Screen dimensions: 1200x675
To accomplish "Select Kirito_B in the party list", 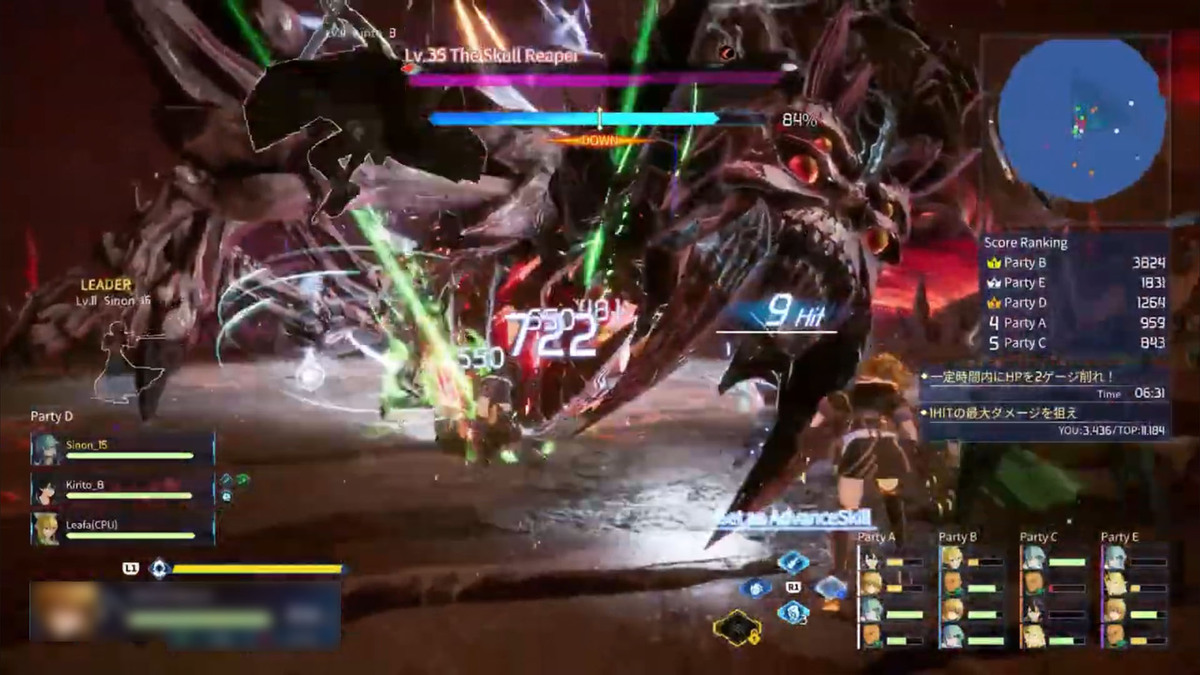I will click(x=122, y=489).
